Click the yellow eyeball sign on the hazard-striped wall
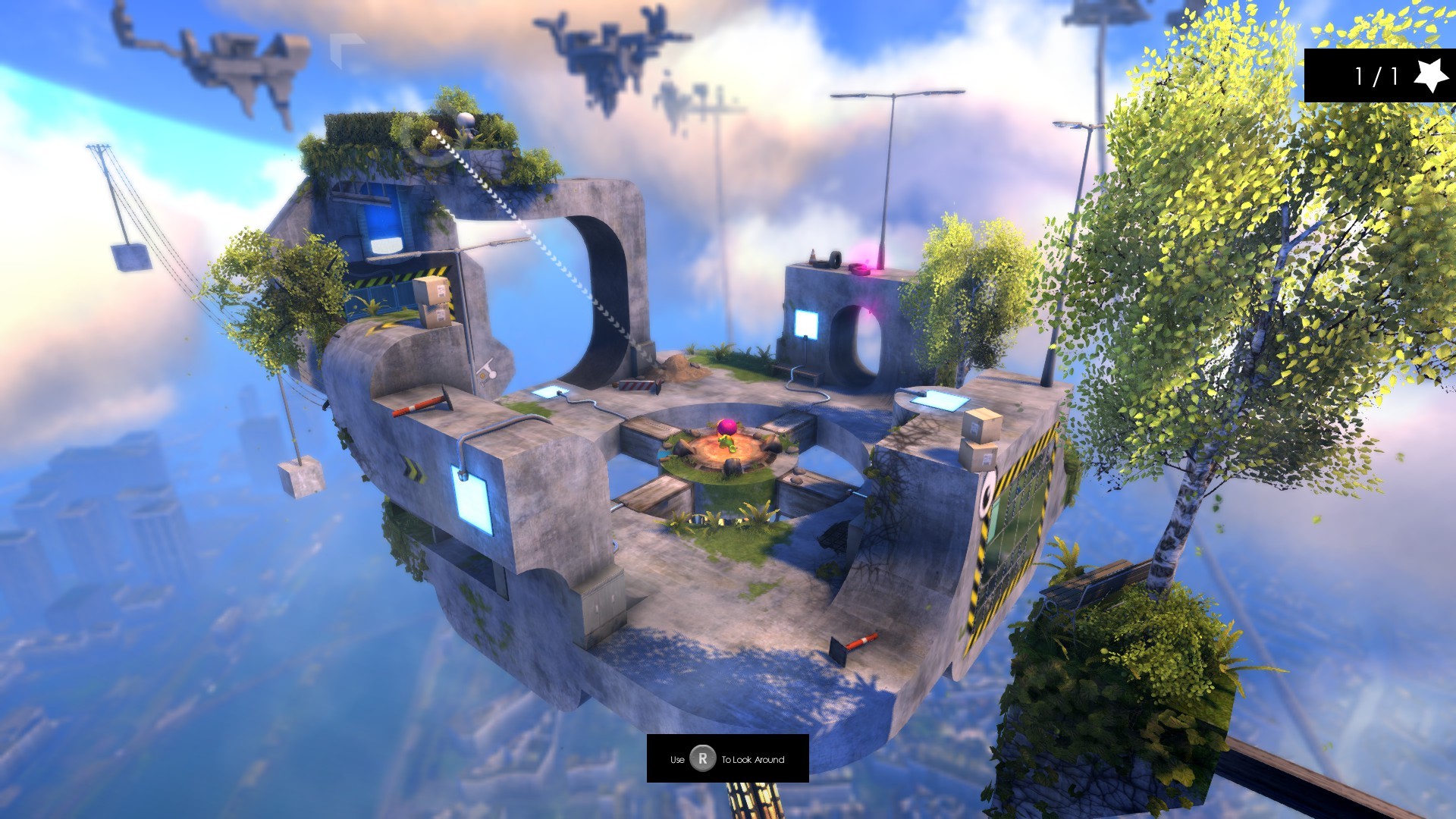This screenshot has width=1456, height=819. pyautogui.click(x=987, y=493)
